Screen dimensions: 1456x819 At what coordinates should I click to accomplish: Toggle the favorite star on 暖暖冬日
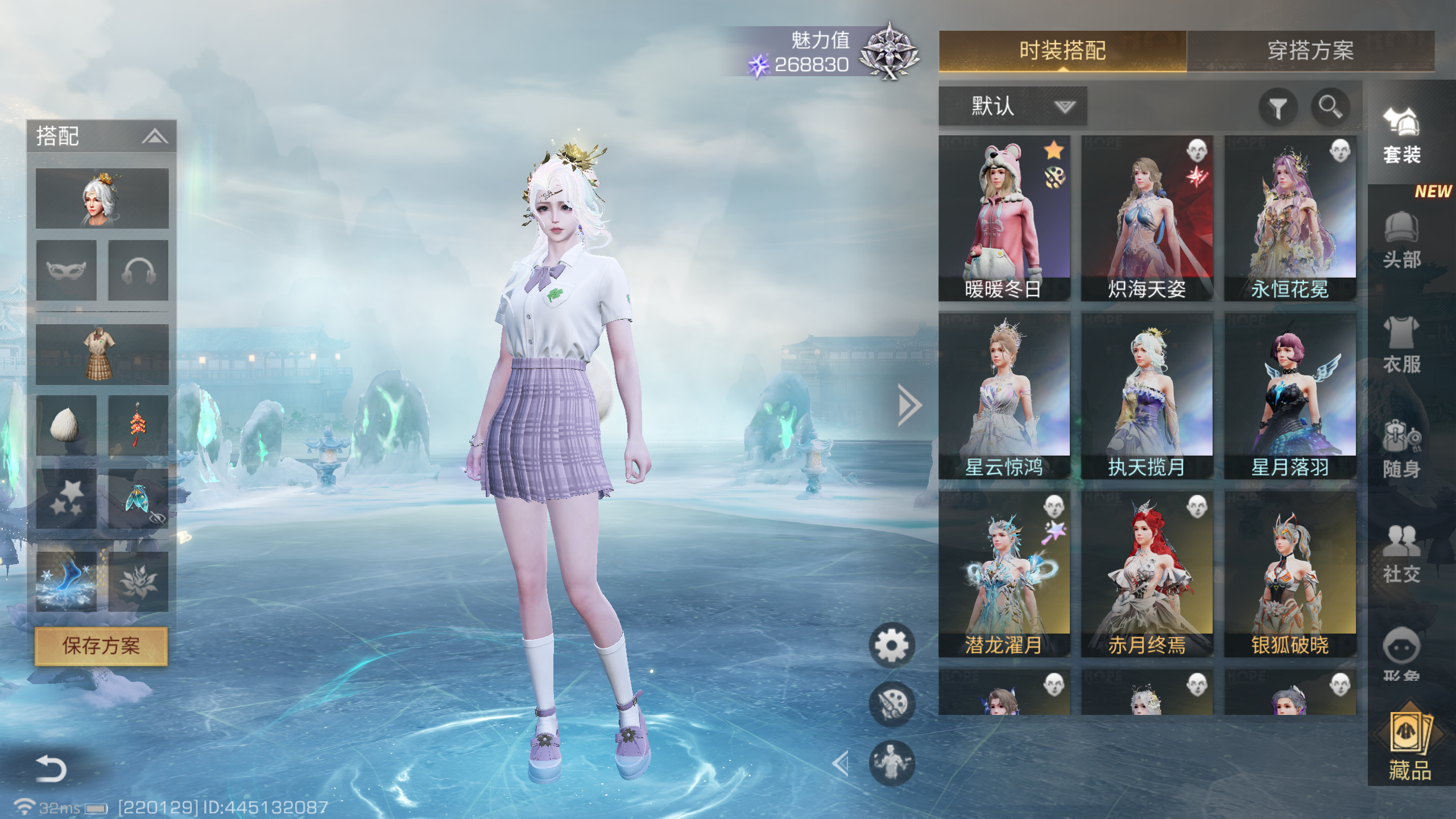pyautogui.click(x=1054, y=151)
